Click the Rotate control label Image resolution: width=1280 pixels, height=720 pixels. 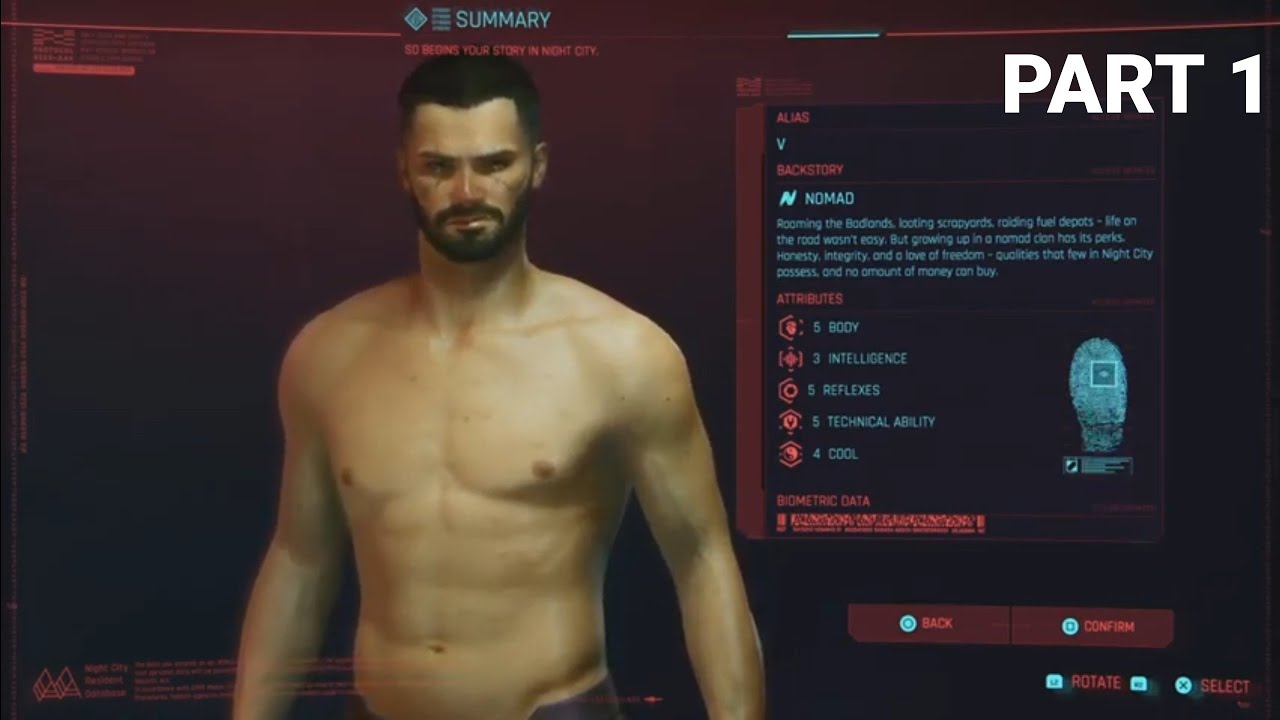pos(1096,683)
